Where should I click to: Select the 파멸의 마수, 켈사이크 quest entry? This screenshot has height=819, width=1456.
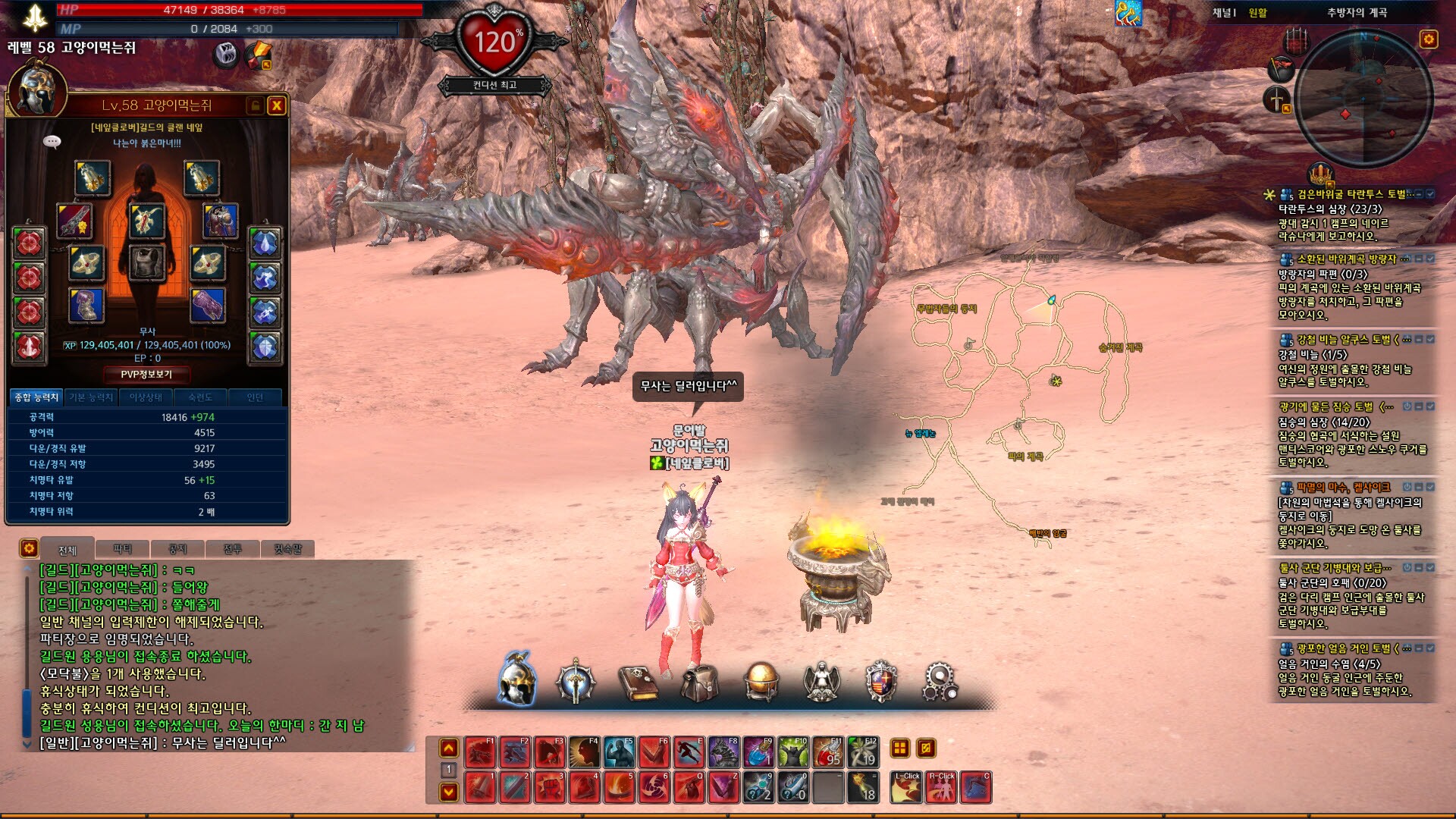1343,487
